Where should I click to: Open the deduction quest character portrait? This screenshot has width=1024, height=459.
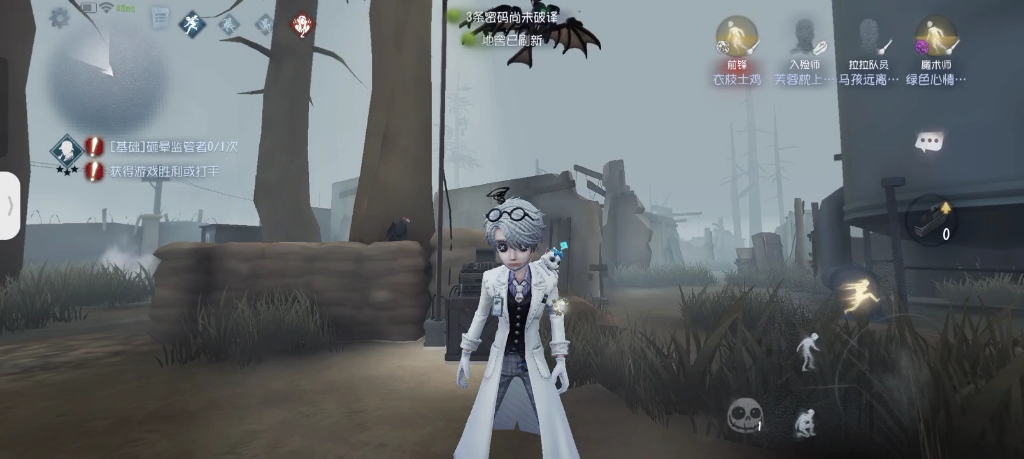click(67, 151)
